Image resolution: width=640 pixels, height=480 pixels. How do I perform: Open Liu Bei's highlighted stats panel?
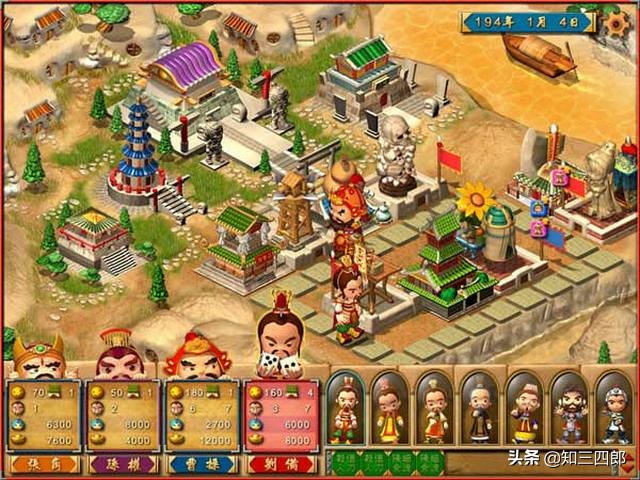click(x=280, y=416)
